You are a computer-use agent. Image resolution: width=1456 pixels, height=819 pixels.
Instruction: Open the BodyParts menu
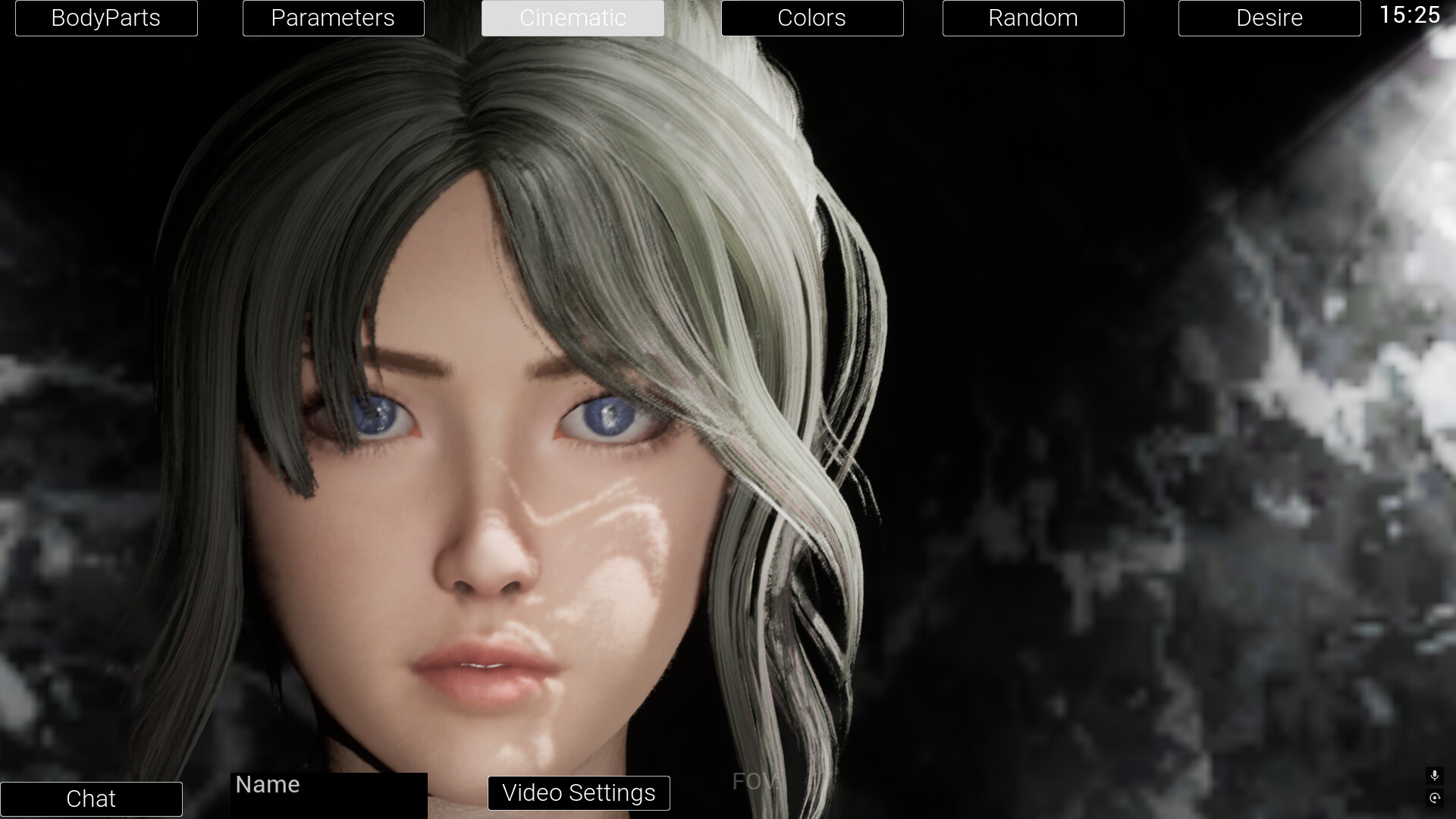106,17
